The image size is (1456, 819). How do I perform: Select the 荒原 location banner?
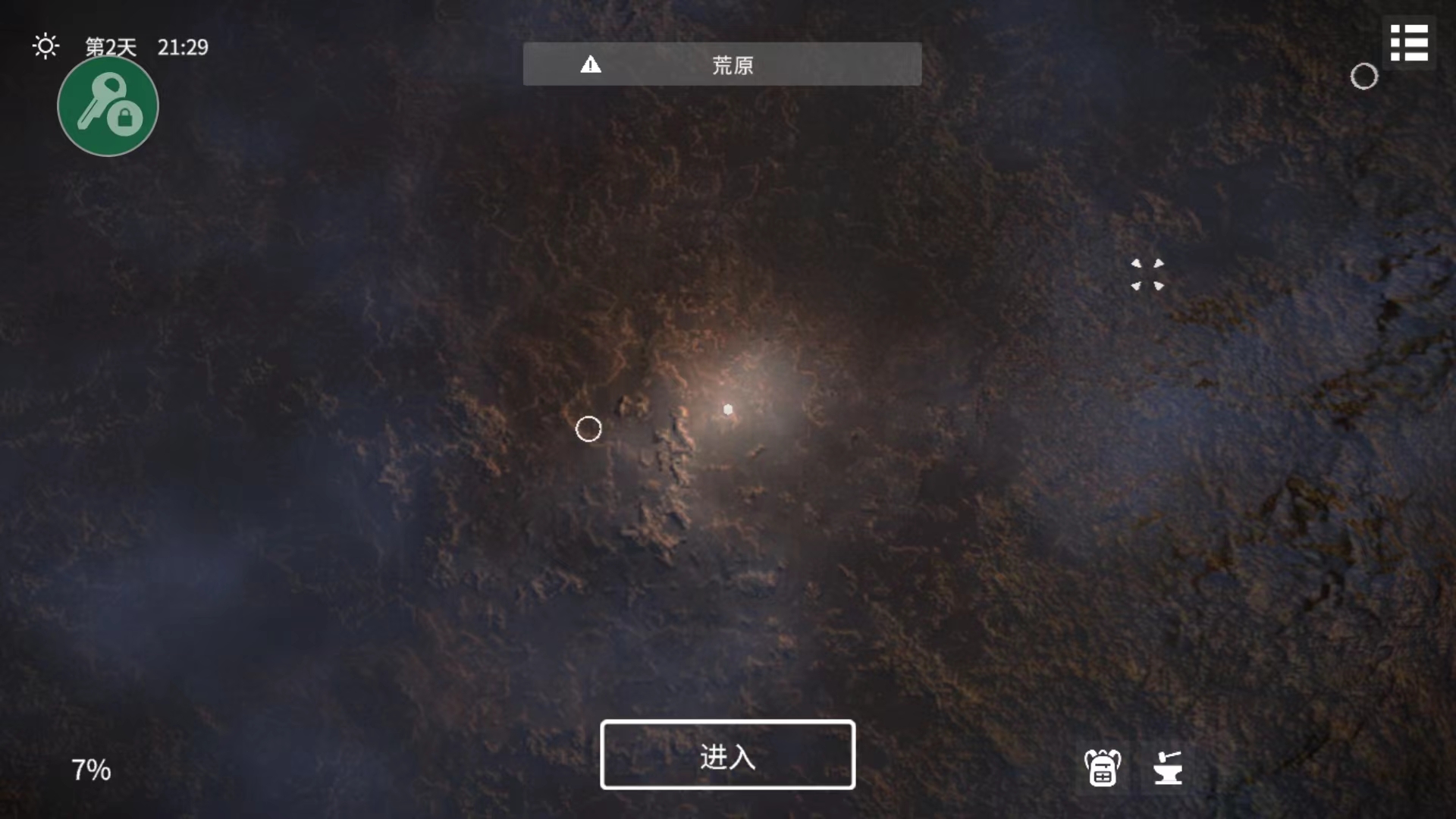pyautogui.click(x=722, y=64)
